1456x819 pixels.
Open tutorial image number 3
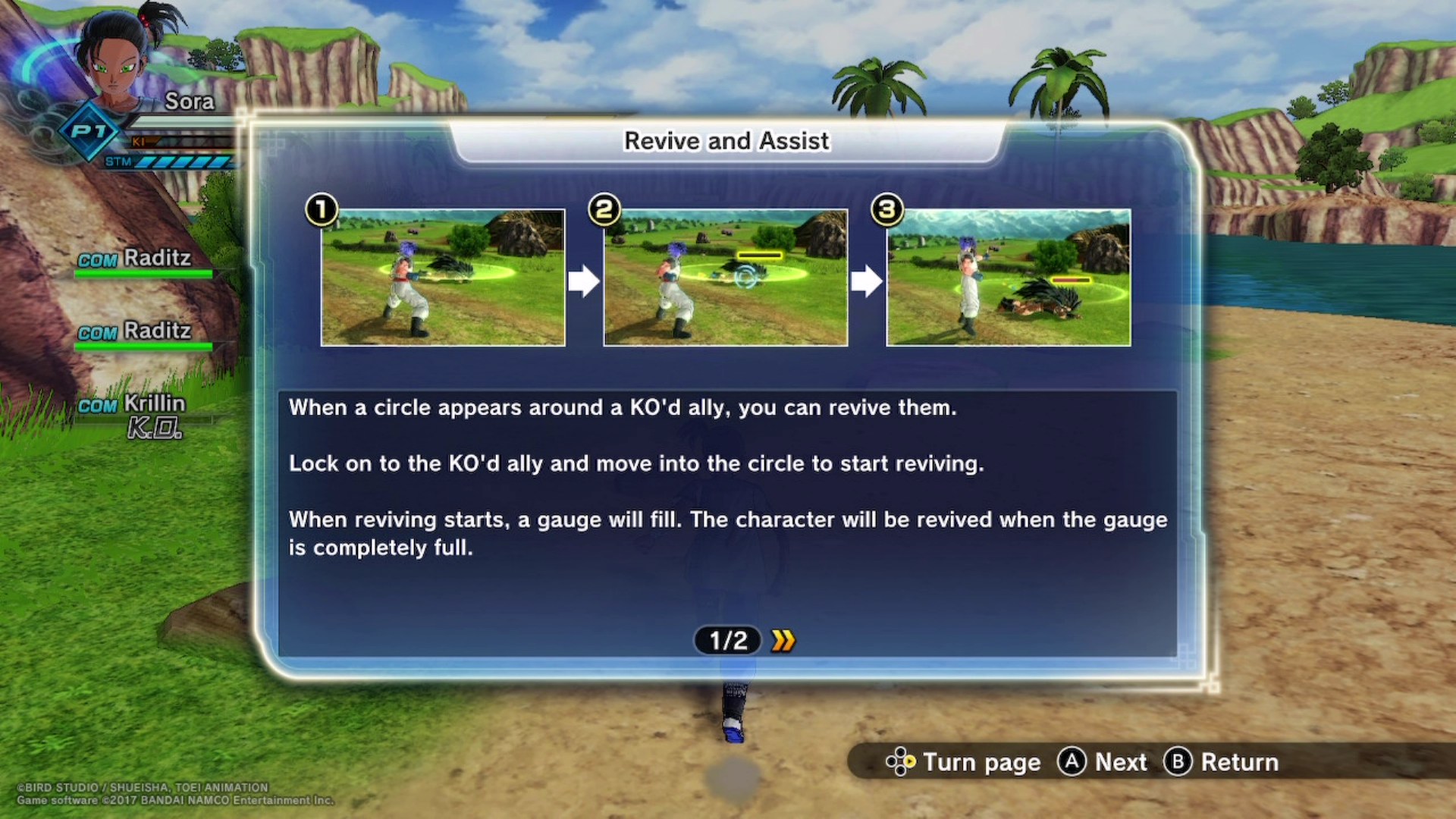[1009, 278]
